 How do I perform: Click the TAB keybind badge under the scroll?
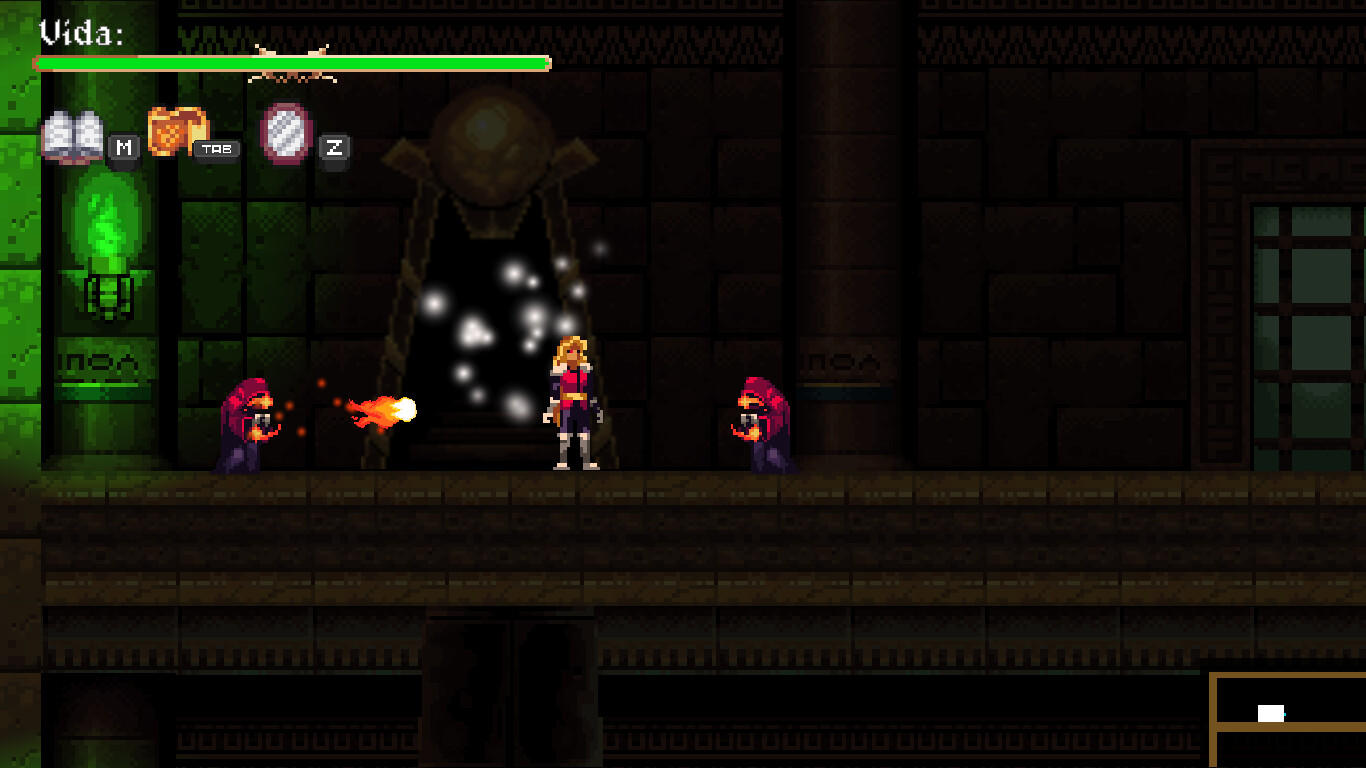pyautogui.click(x=216, y=149)
